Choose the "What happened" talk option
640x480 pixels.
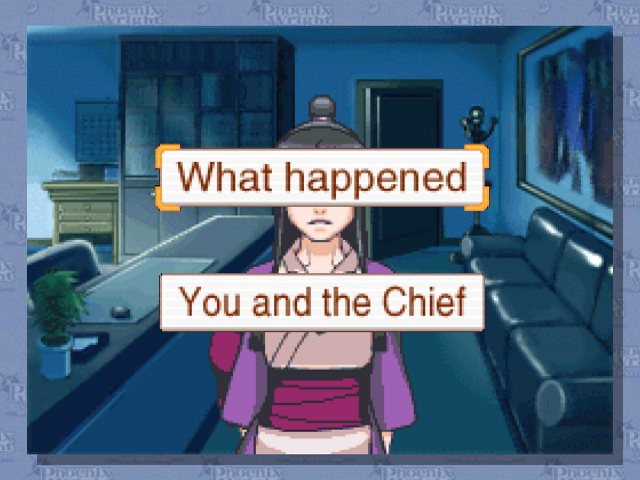[322, 177]
